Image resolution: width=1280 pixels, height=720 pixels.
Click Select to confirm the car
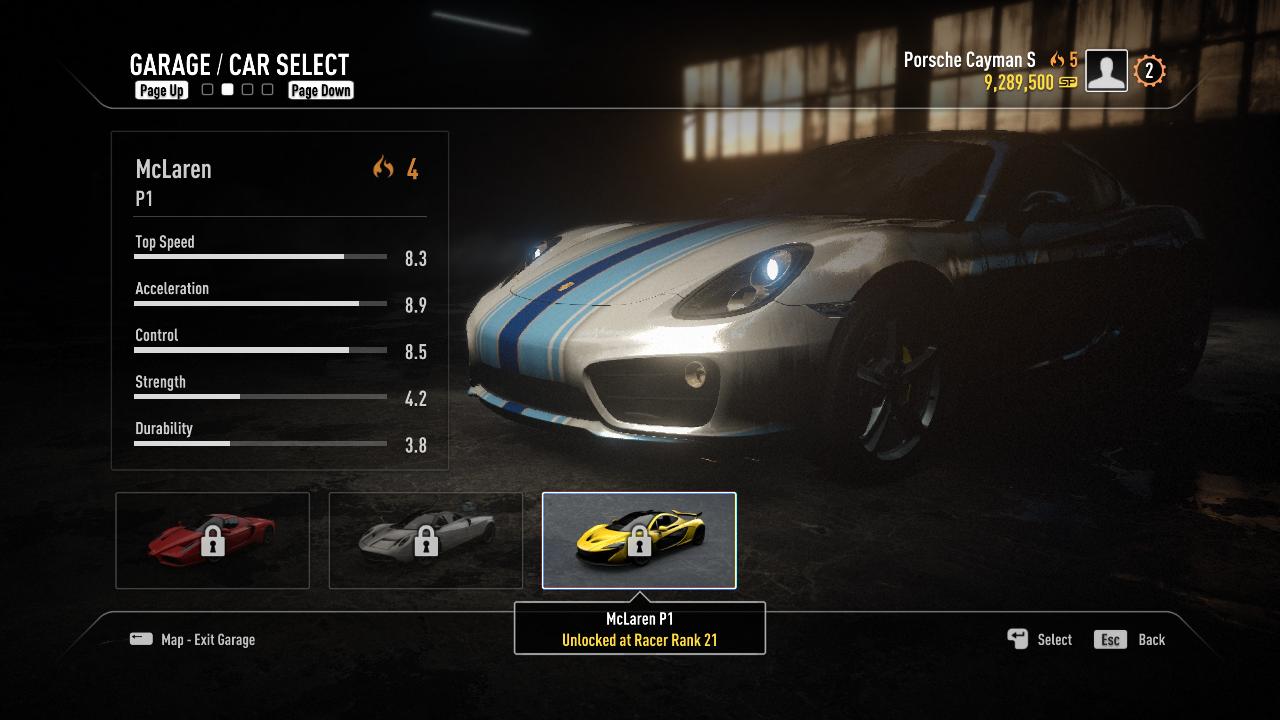click(x=1040, y=640)
